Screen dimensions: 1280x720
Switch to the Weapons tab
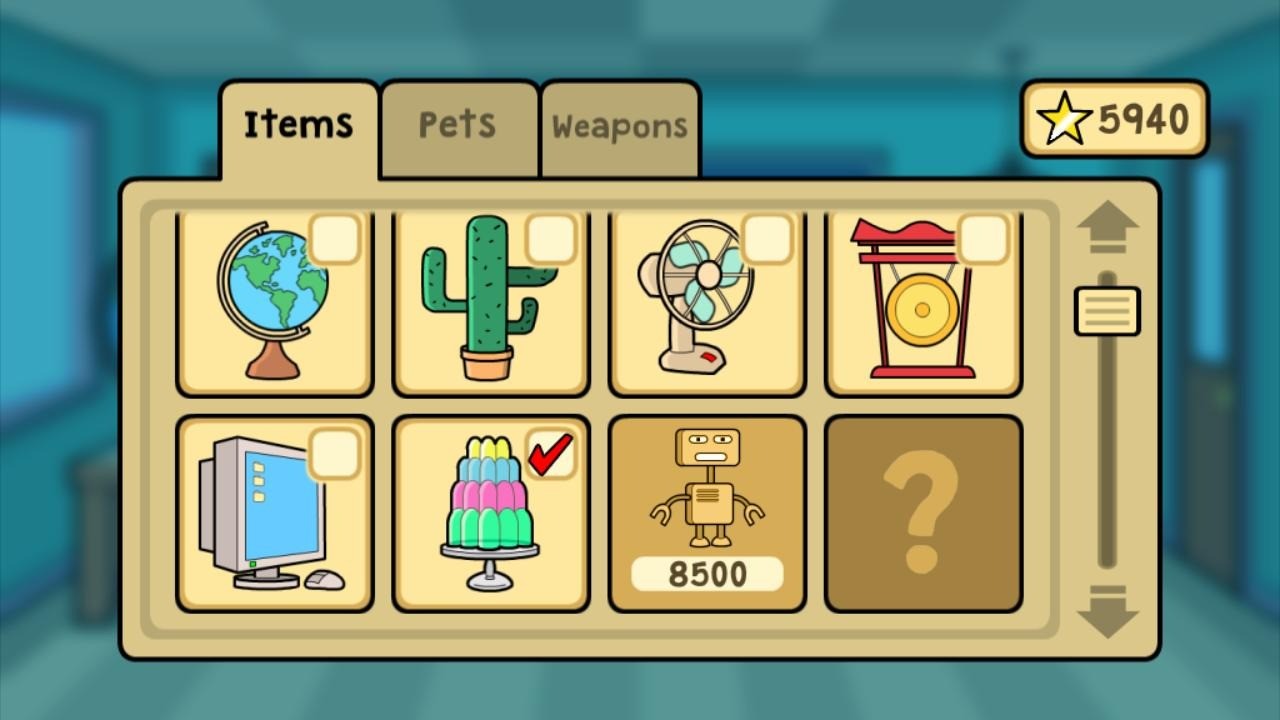point(620,126)
